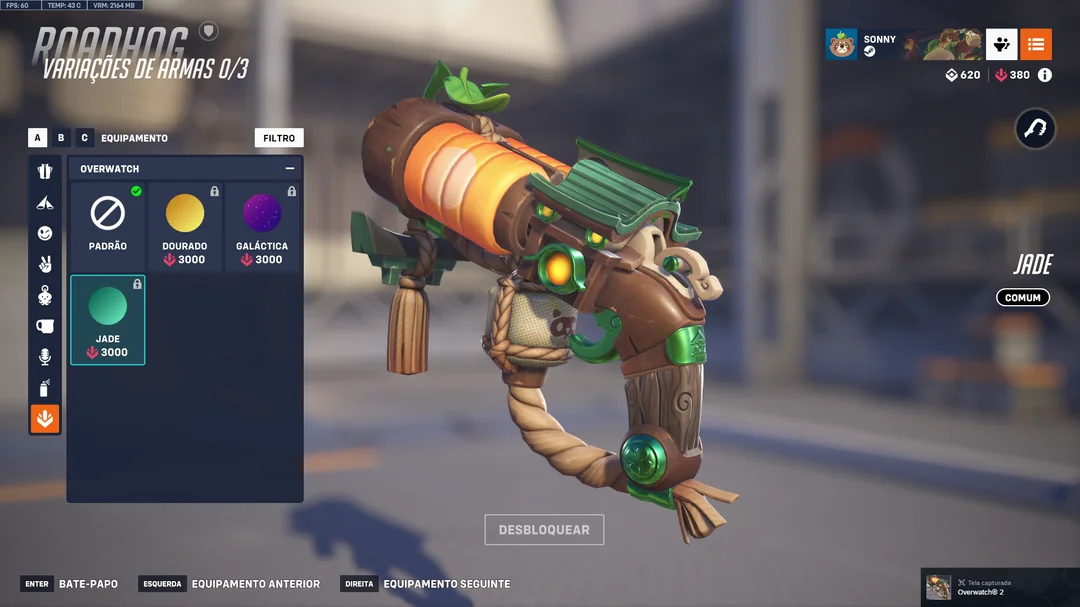Open the skins category icon
Viewport: 1080px width, 607px height.
(45, 171)
